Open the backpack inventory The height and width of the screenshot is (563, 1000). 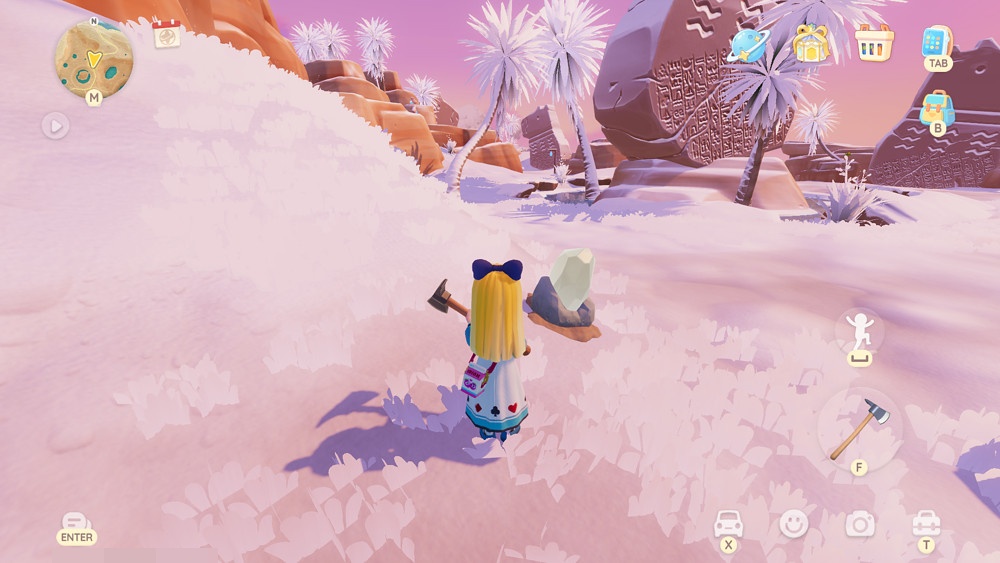tap(937, 108)
